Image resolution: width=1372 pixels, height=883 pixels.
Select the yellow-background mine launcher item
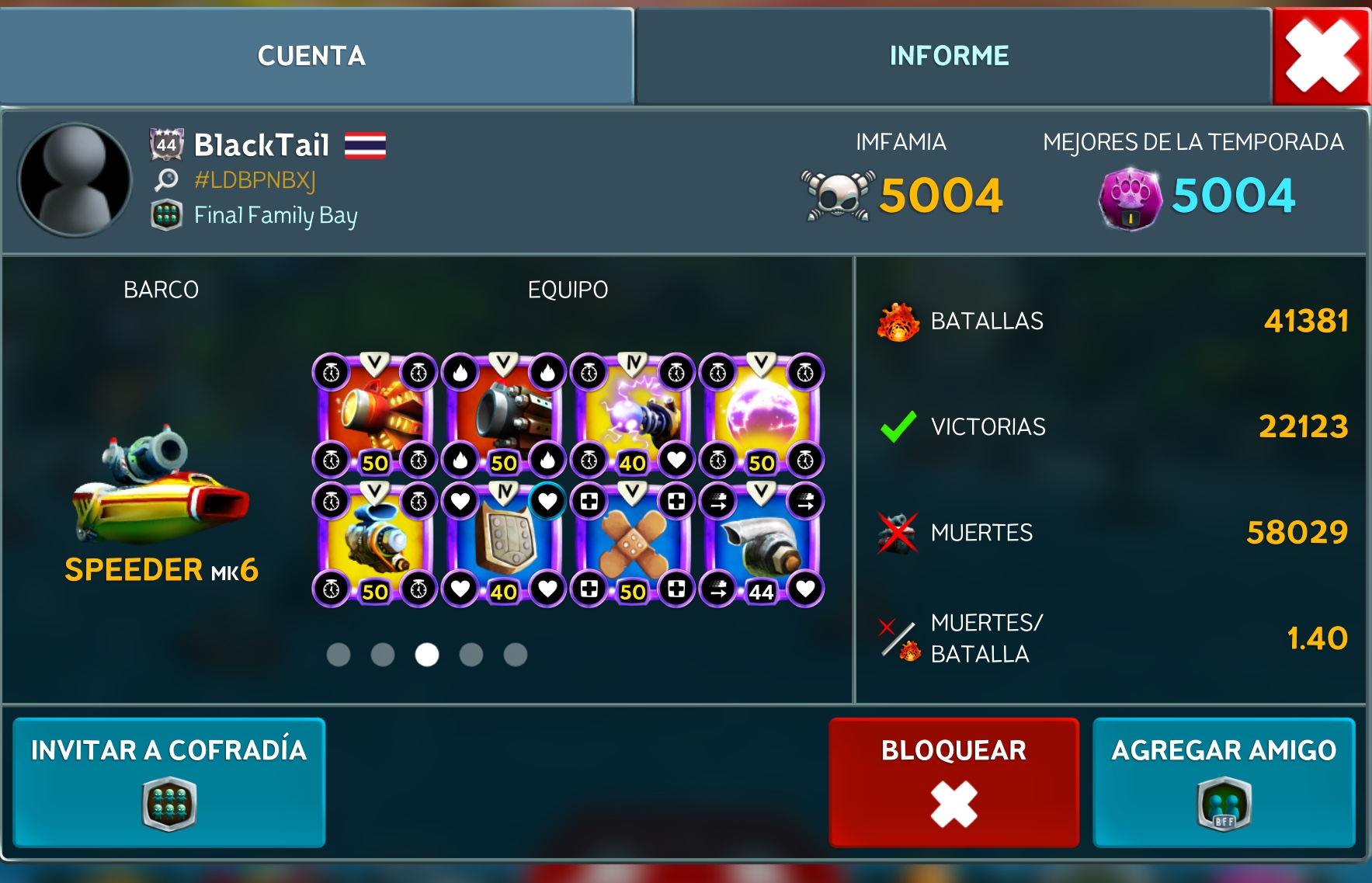(375, 545)
